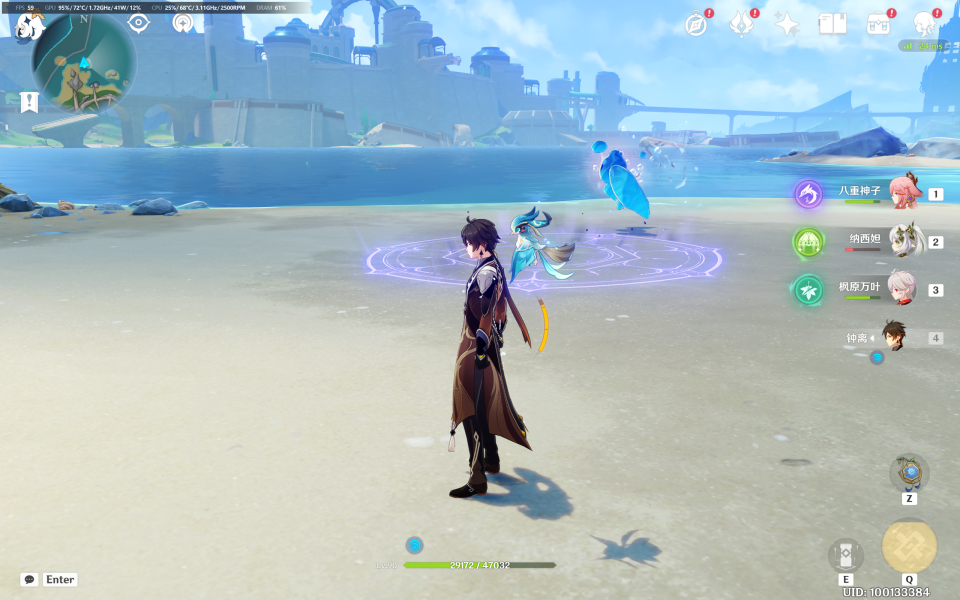This screenshot has width=960, height=600.
Task: Click the circular icon right of the eye icon
Action: pyautogui.click(x=183, y=23)
